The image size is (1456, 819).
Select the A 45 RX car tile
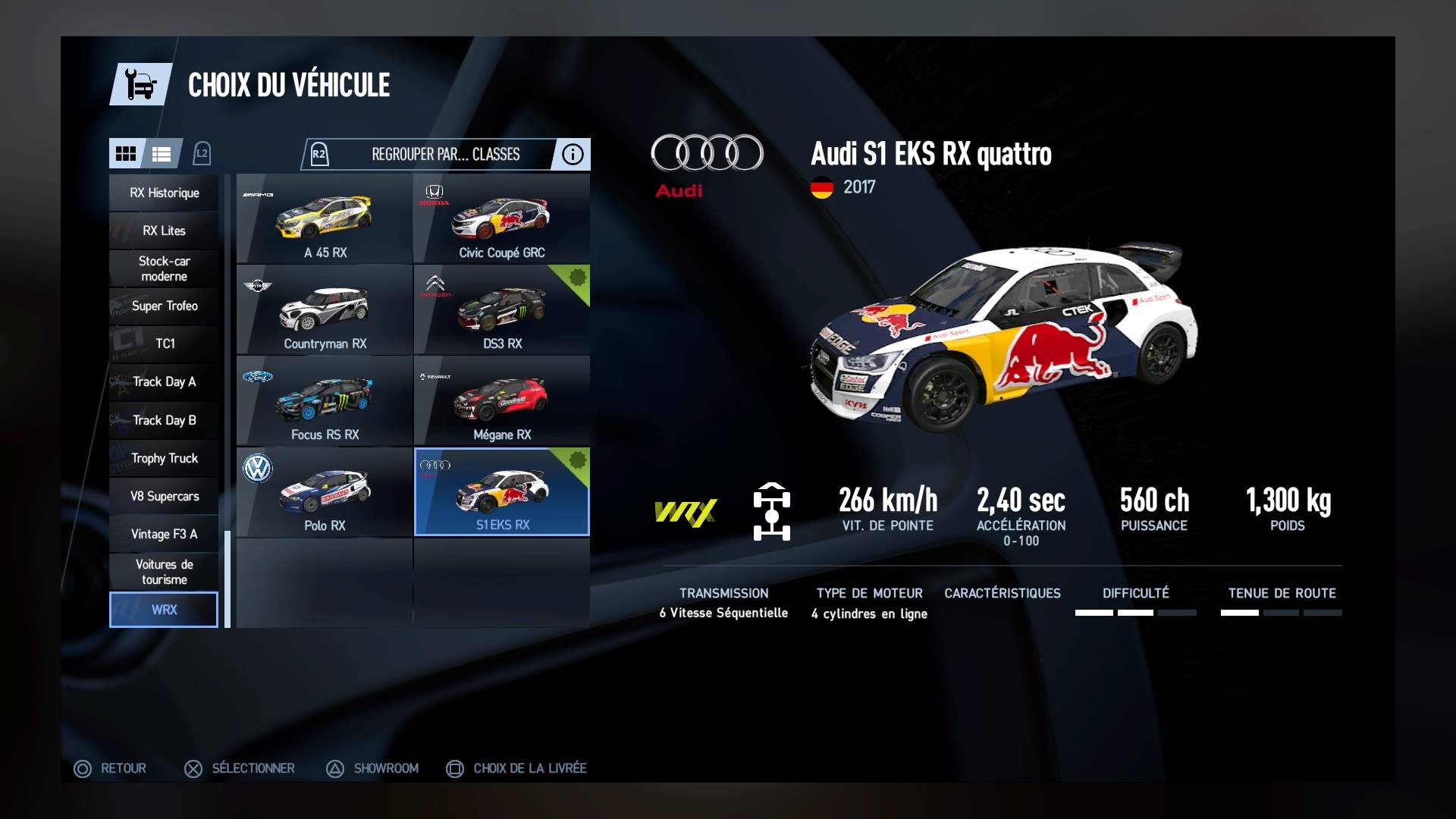tap(325, 219)
